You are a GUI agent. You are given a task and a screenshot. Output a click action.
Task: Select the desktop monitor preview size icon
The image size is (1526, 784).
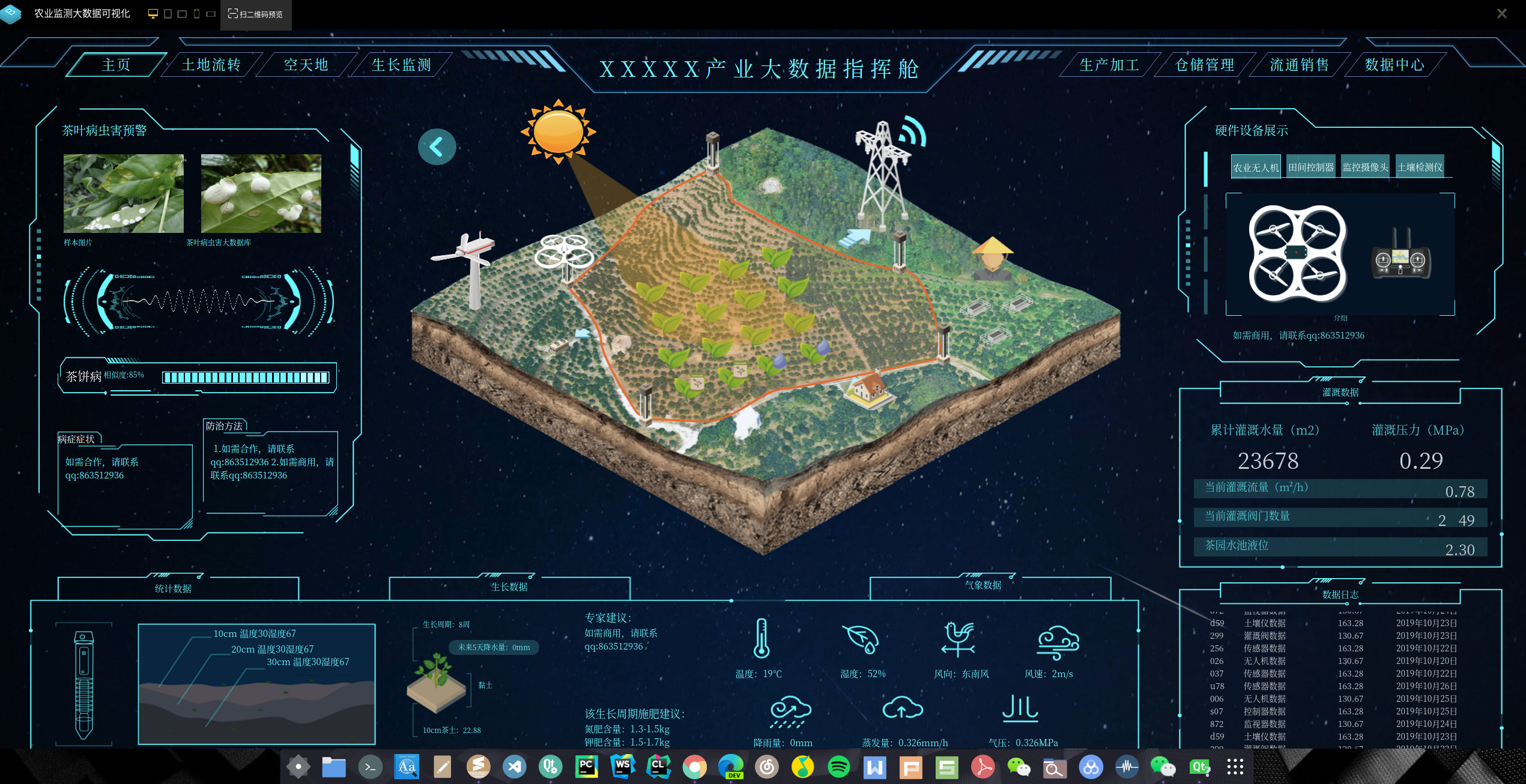pos(153,14)
